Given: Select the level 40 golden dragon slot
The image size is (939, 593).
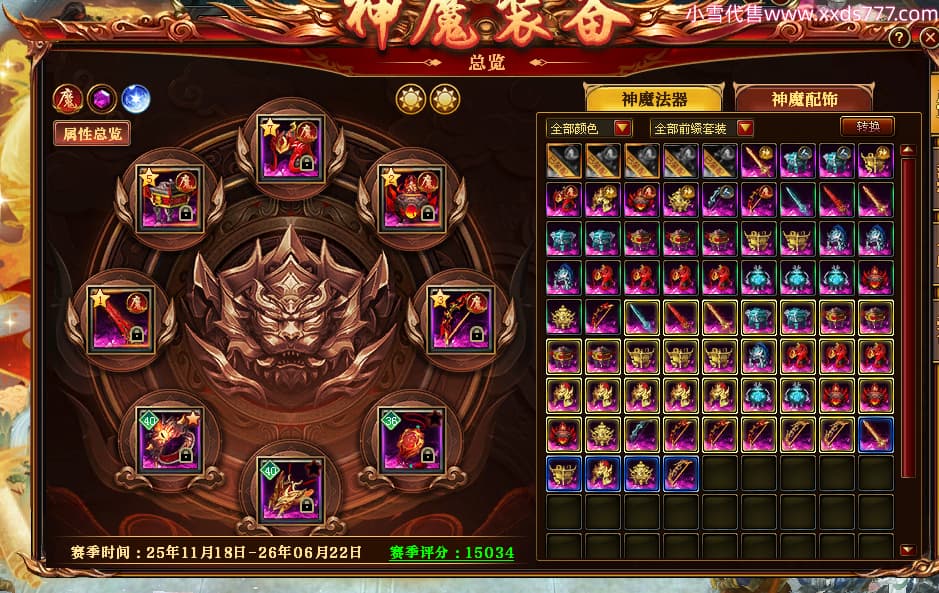Looking at the screenshot, I should 291,489.
